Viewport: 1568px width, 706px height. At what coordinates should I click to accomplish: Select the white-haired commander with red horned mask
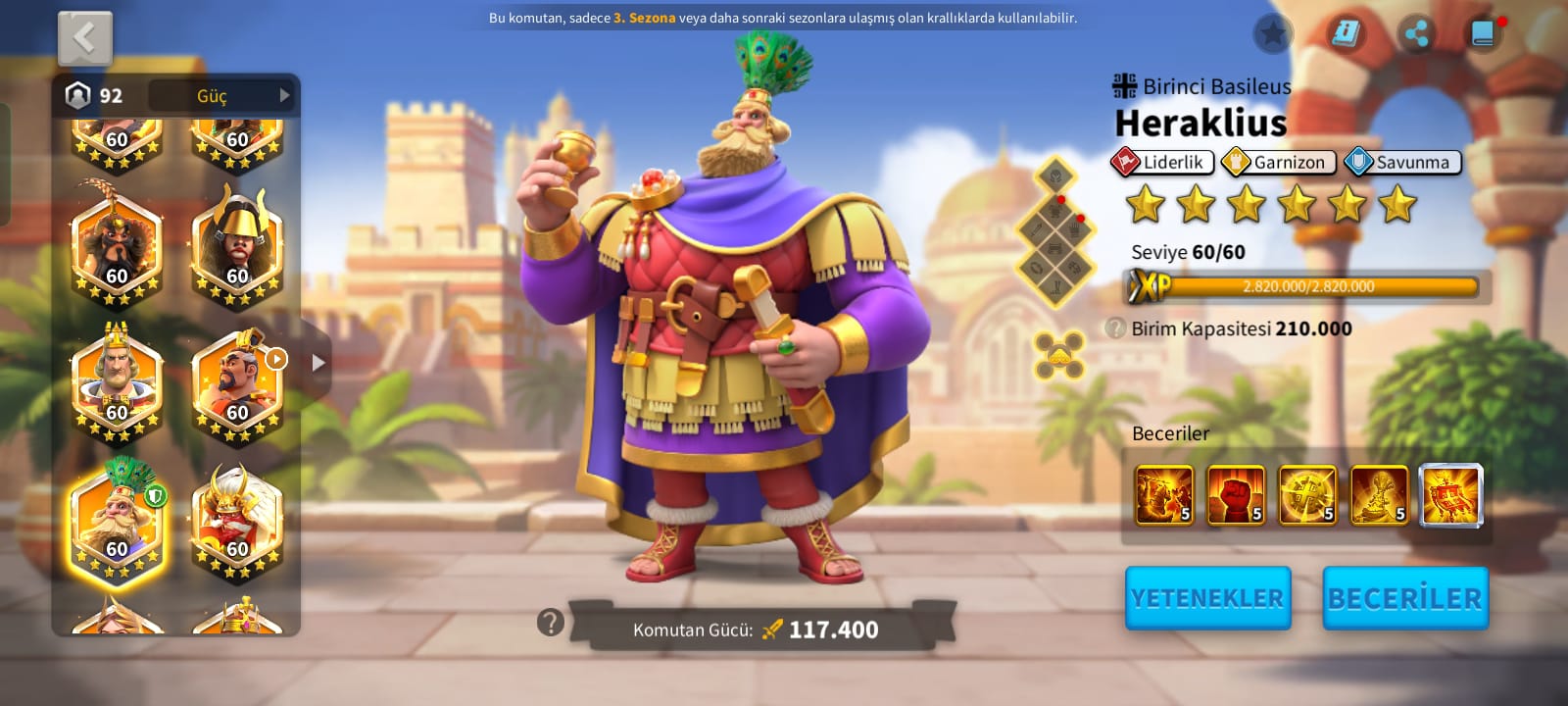[237, 523]
